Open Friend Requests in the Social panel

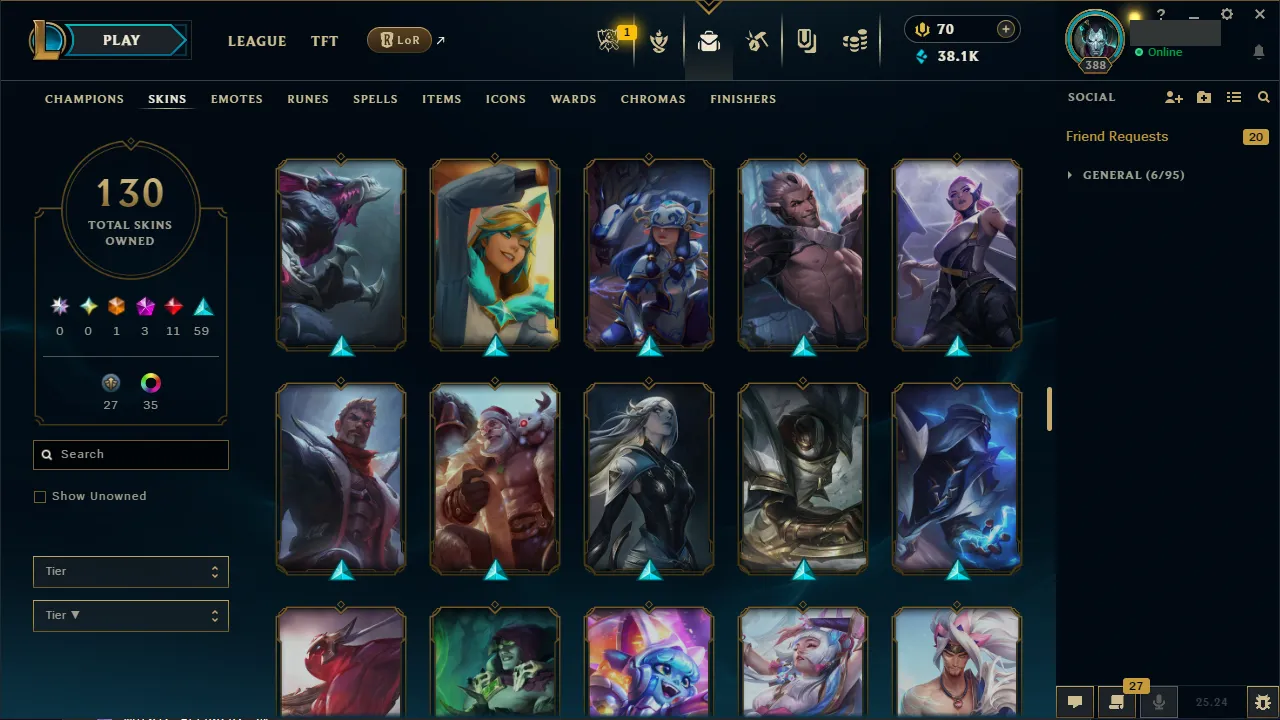[1117, 136]
